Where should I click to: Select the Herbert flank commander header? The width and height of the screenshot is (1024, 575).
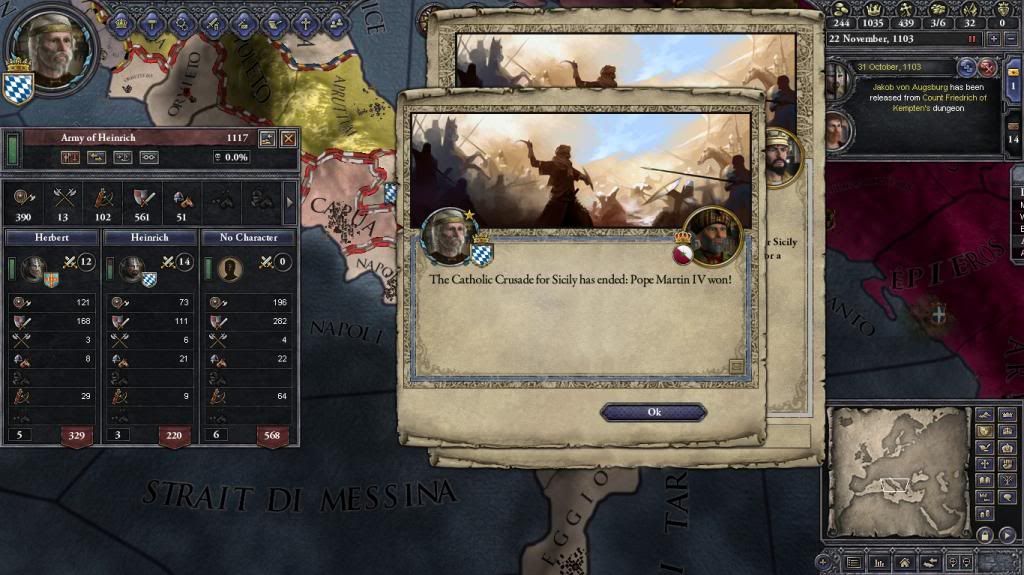(x=52, y=238)
